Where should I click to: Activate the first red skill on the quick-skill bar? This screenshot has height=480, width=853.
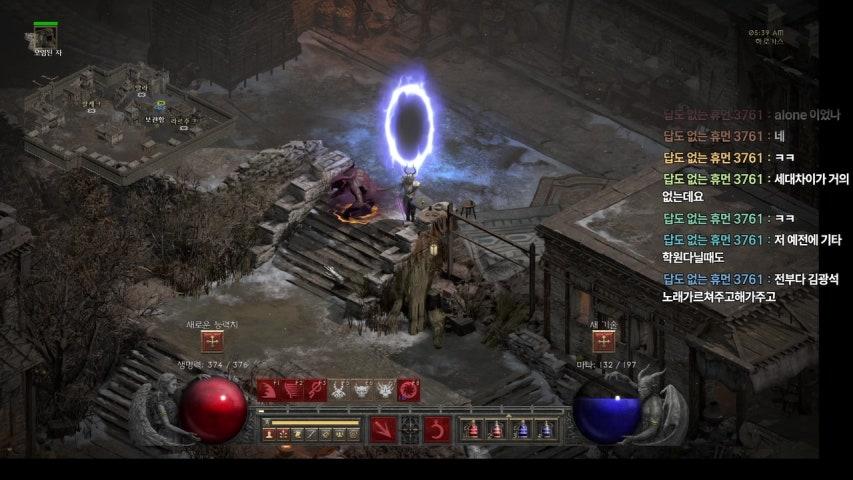(268, 390)
